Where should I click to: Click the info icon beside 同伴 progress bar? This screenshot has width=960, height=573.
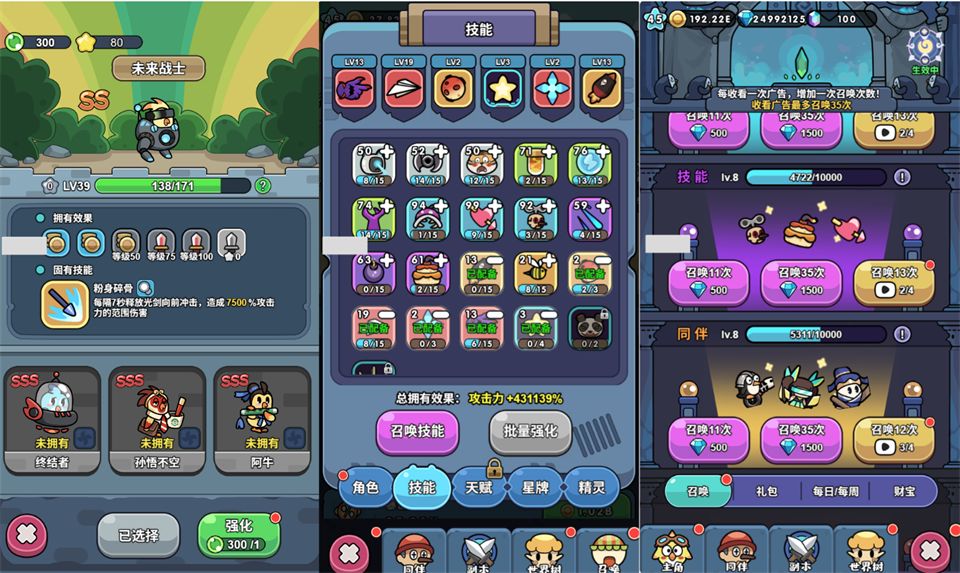(903, 334)
